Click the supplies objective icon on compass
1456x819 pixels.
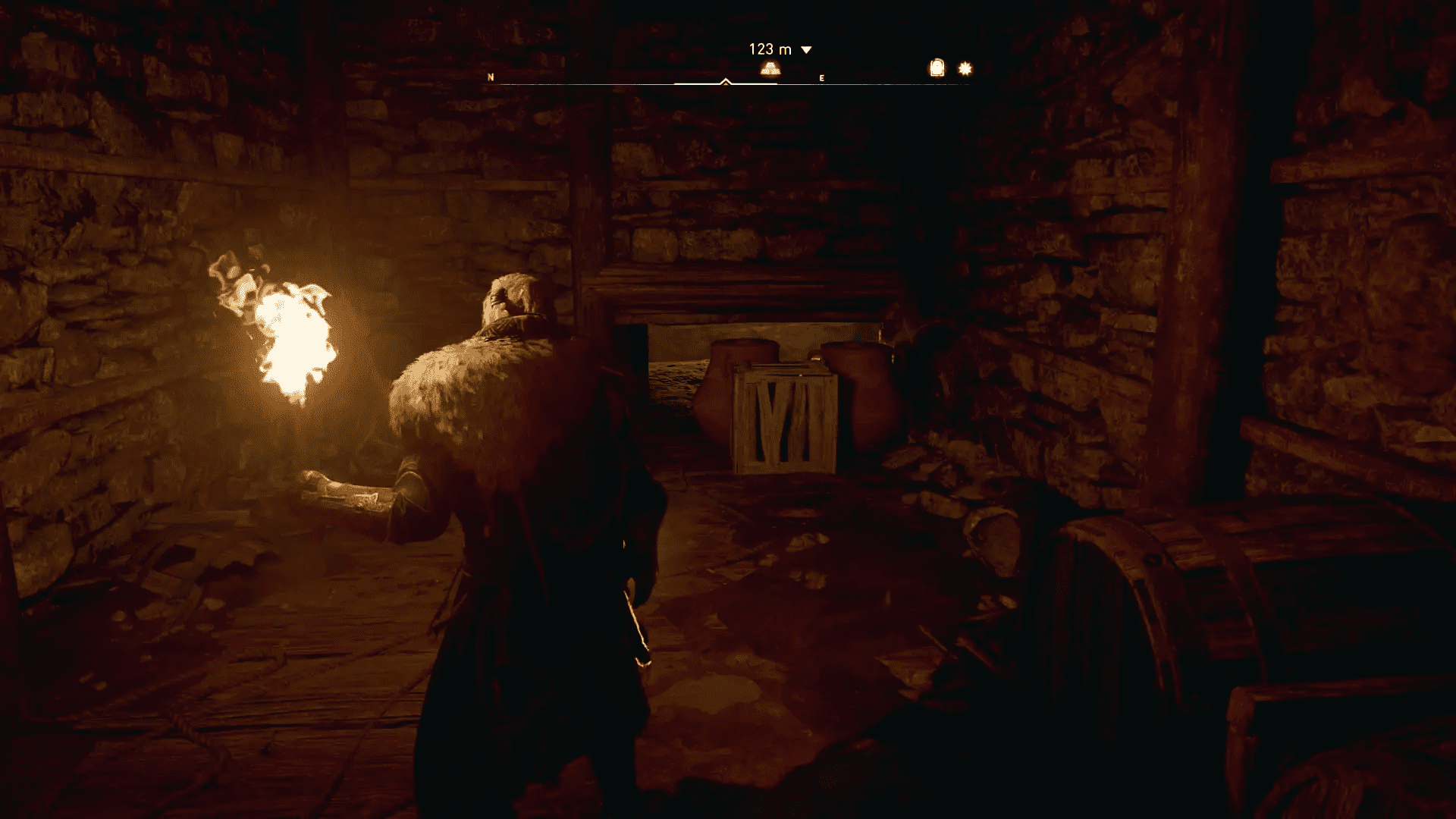coord(771,69)
